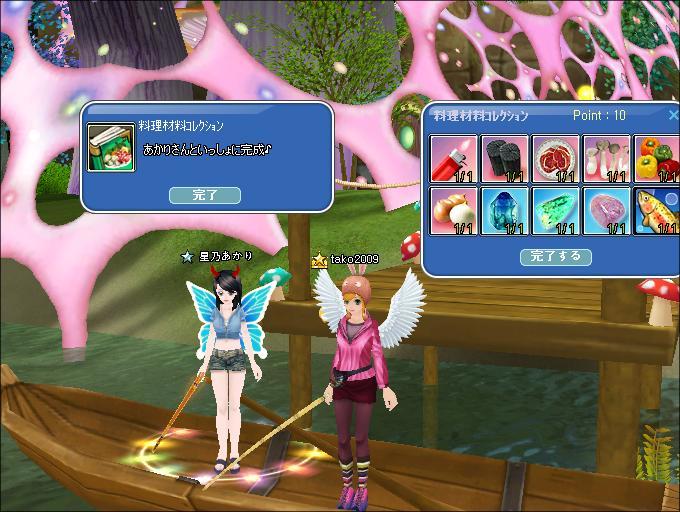Select the green gemstone slot
The image size is (680, 512).
click(555, 210)
